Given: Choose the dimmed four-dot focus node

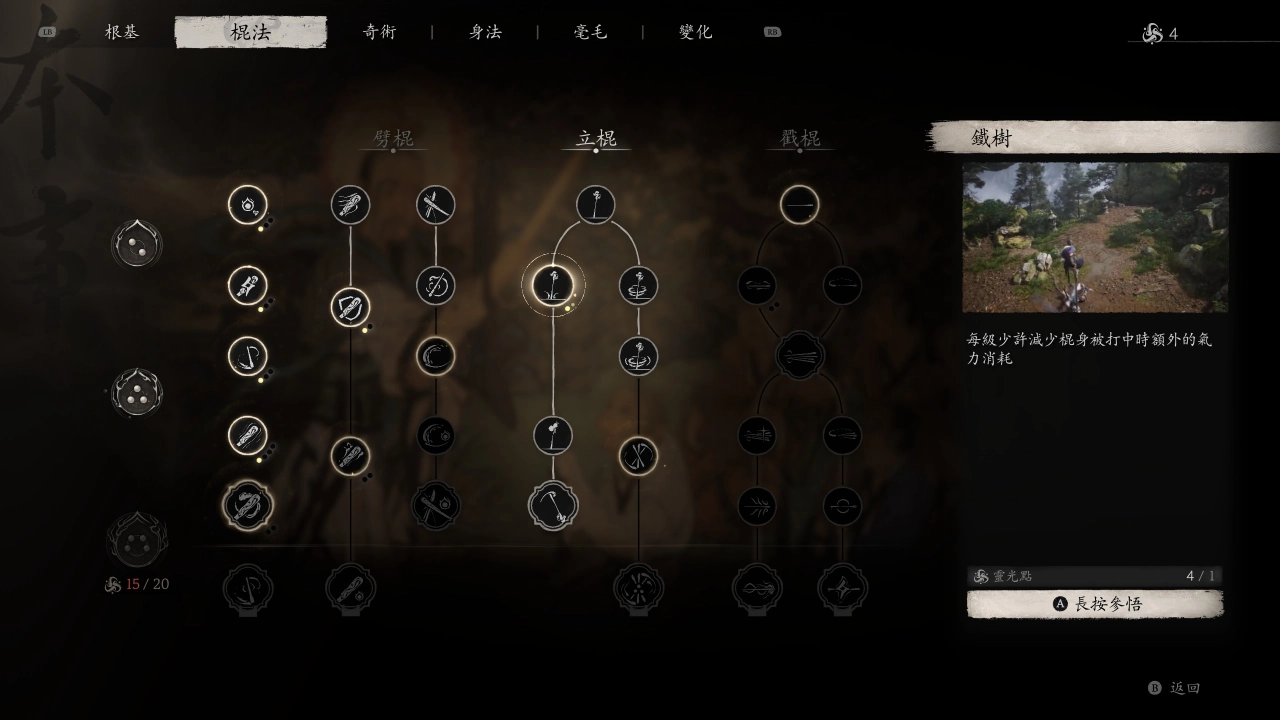Looking at the screenshot, I should point(137,540).
